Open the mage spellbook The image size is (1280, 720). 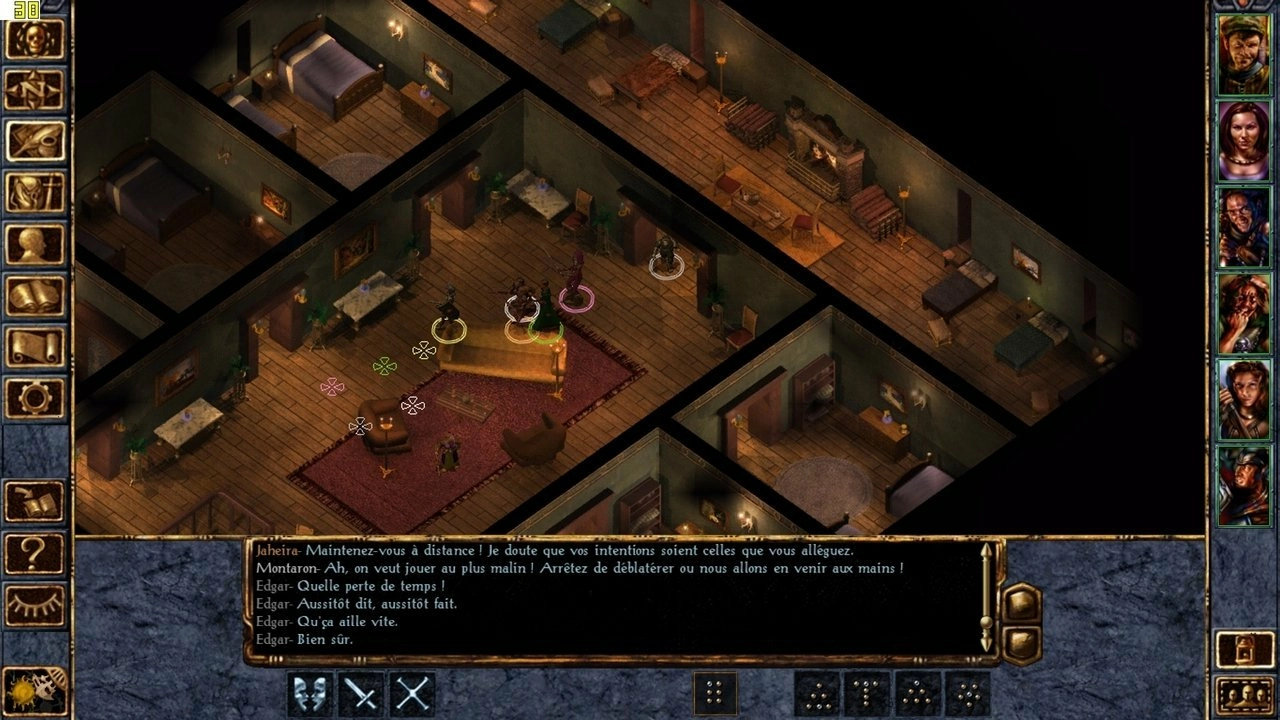click(x=35, y=295)
